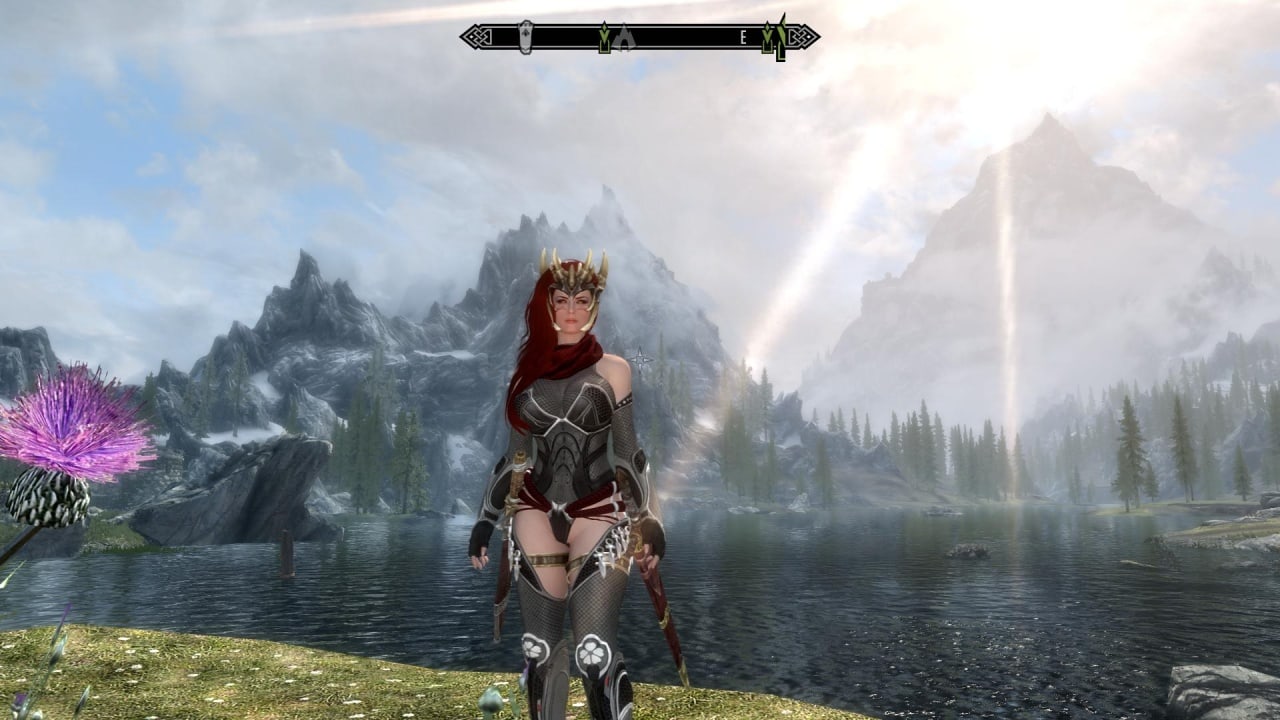
Task: Click the East letter on the compass
Action: coord(743,38)
